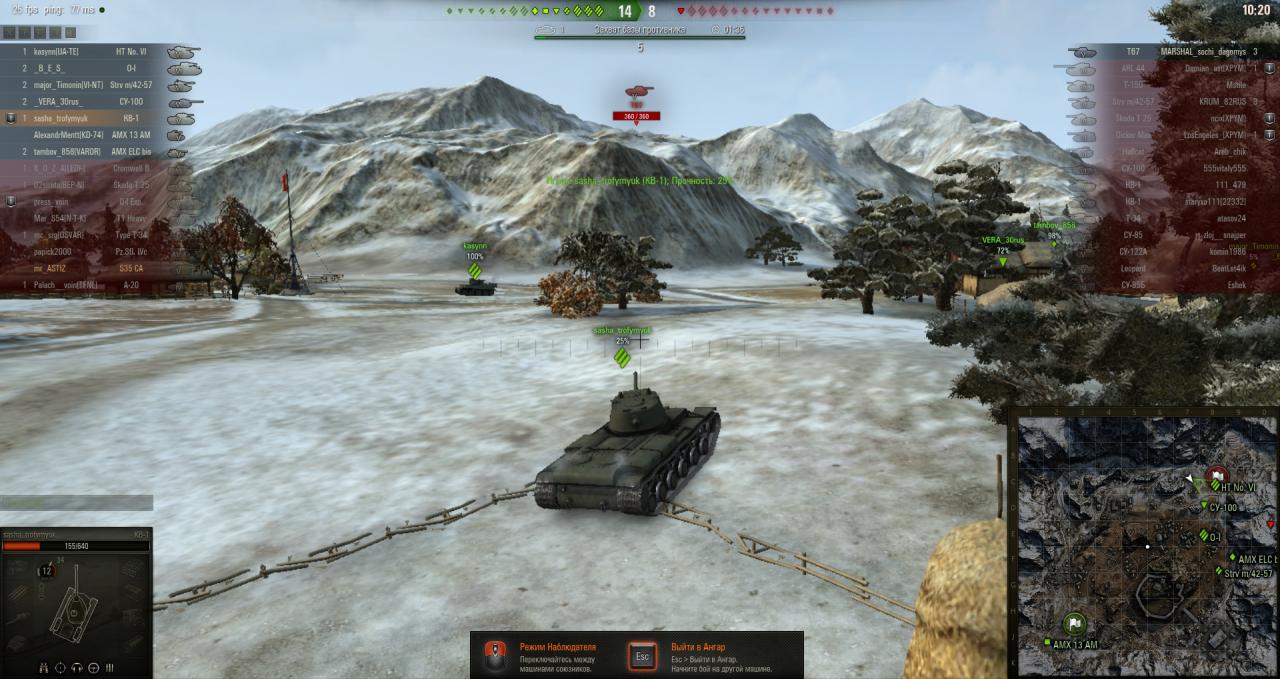Select _VERA_30rus_ CY-100 row

pos(95,102)
